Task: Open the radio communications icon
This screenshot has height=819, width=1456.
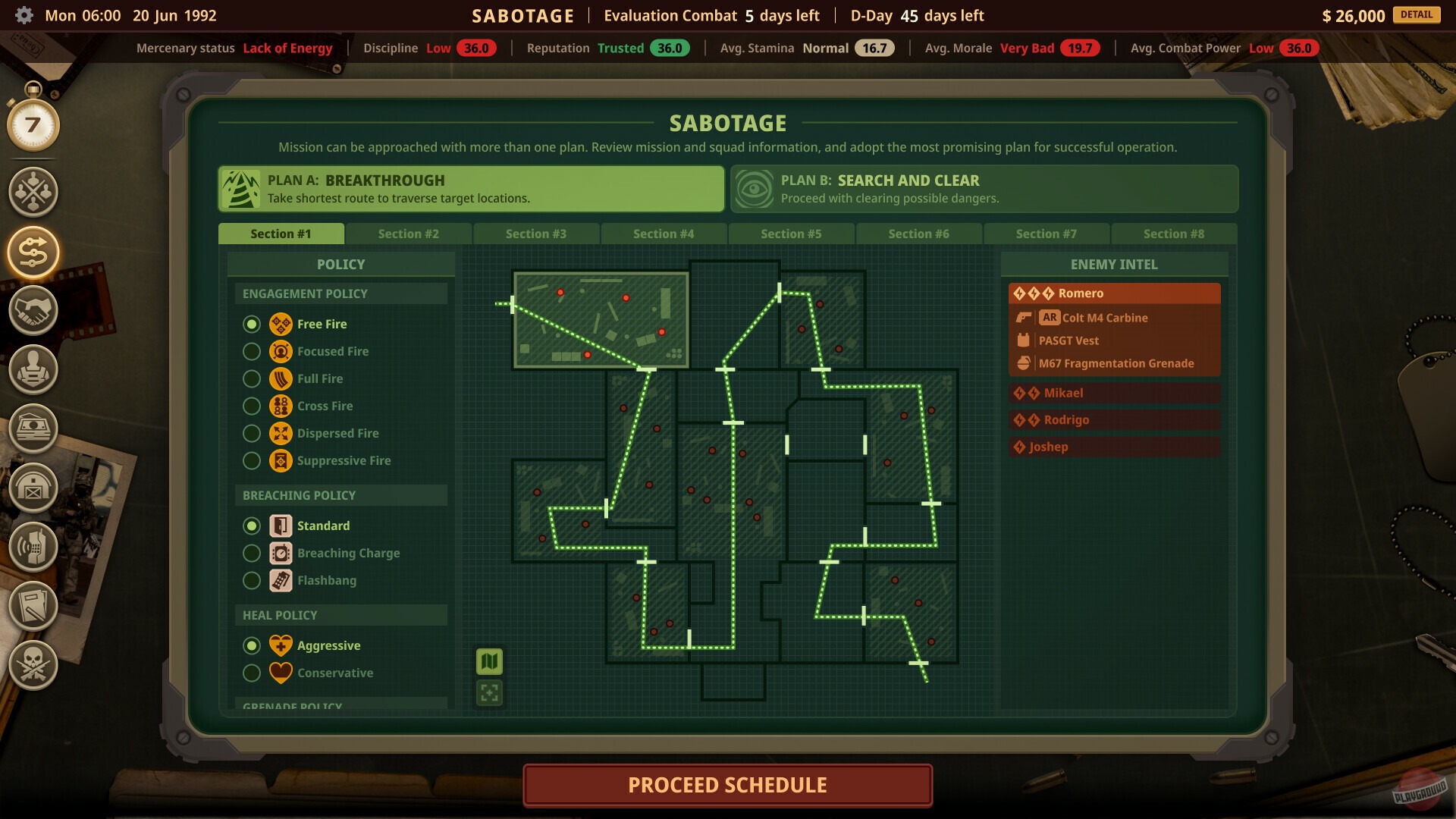Action: [33, 546]
